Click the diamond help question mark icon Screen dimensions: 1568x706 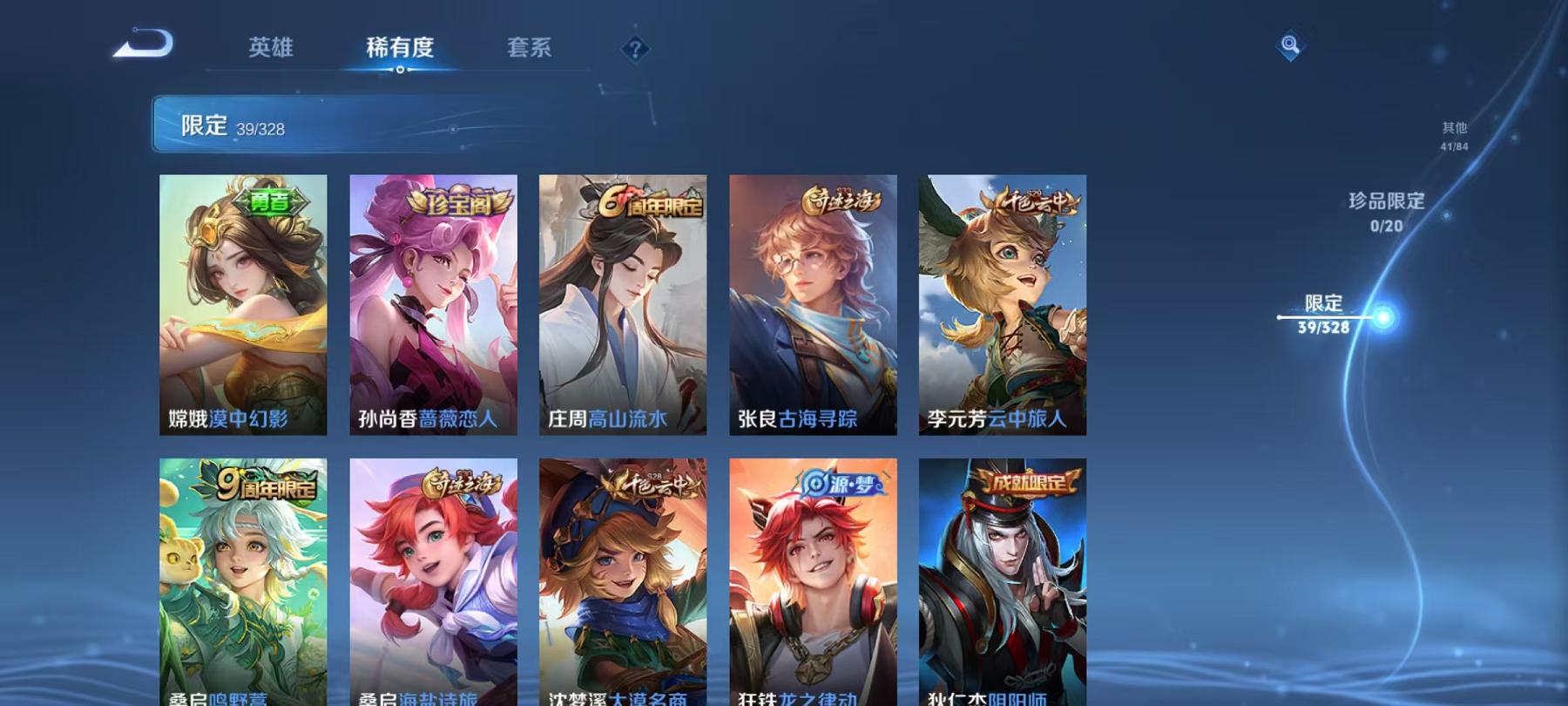(634, 50)
